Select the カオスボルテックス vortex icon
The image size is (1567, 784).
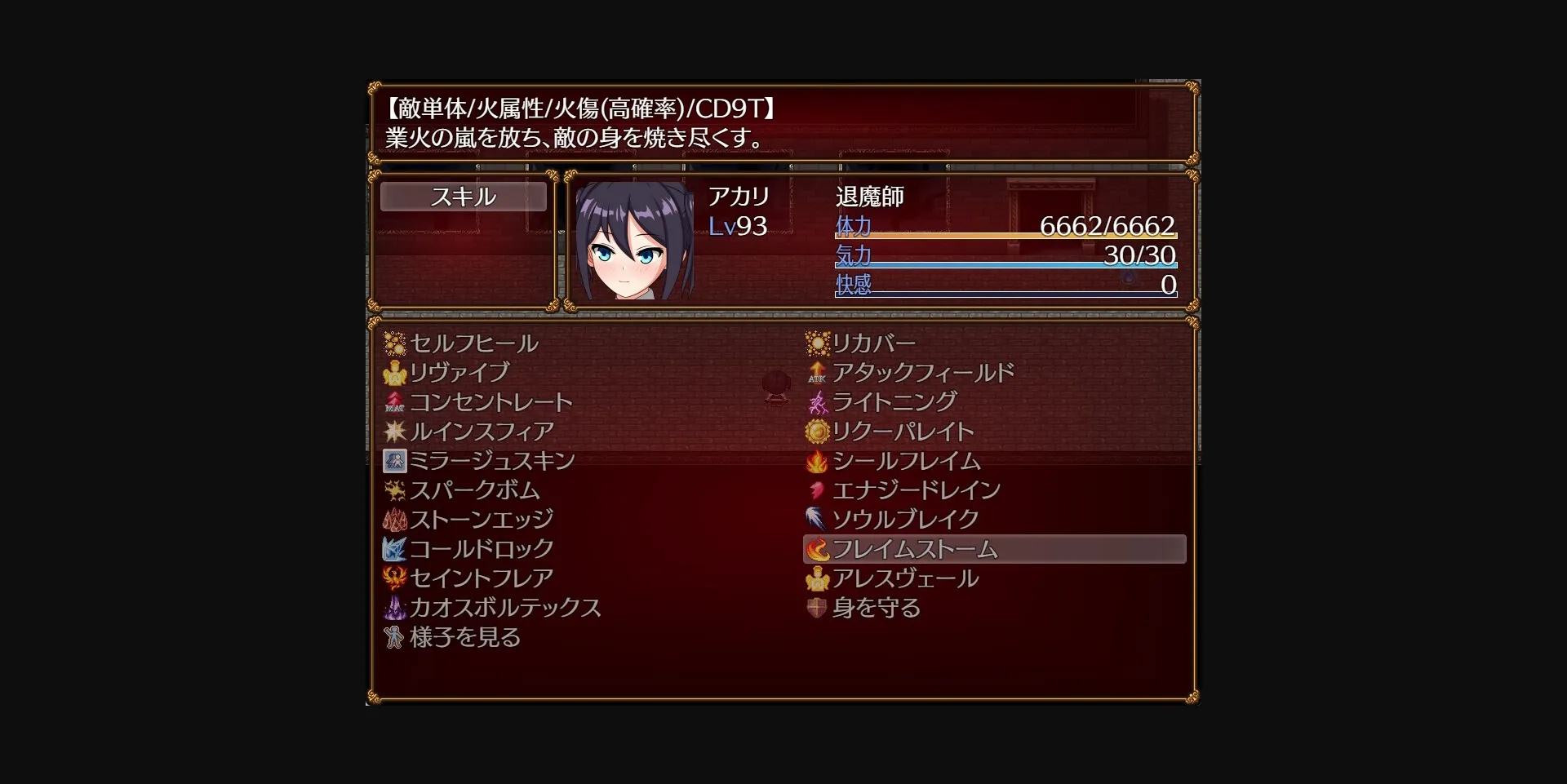point(396,608)
